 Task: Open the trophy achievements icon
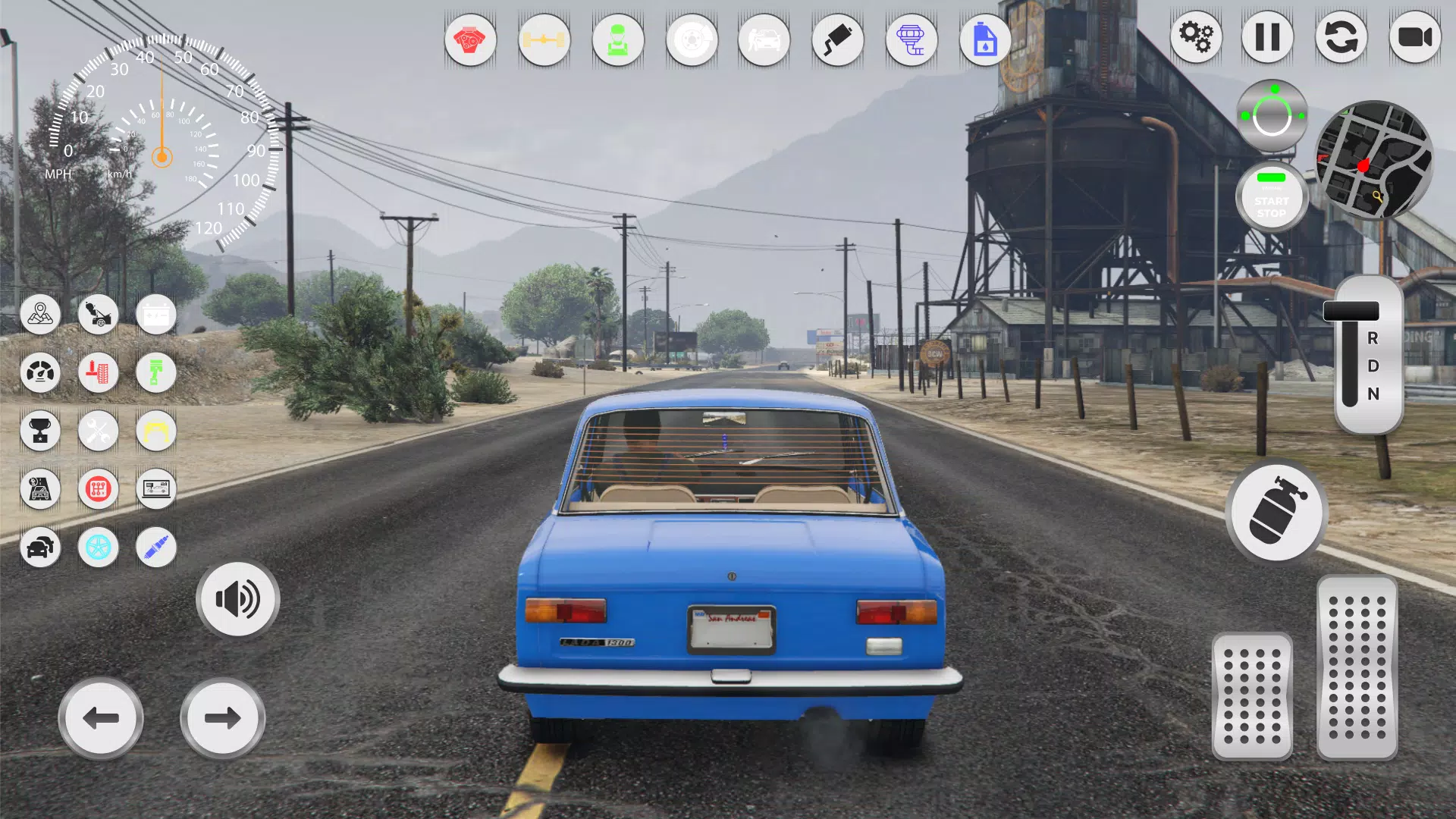tap(40, 431)
